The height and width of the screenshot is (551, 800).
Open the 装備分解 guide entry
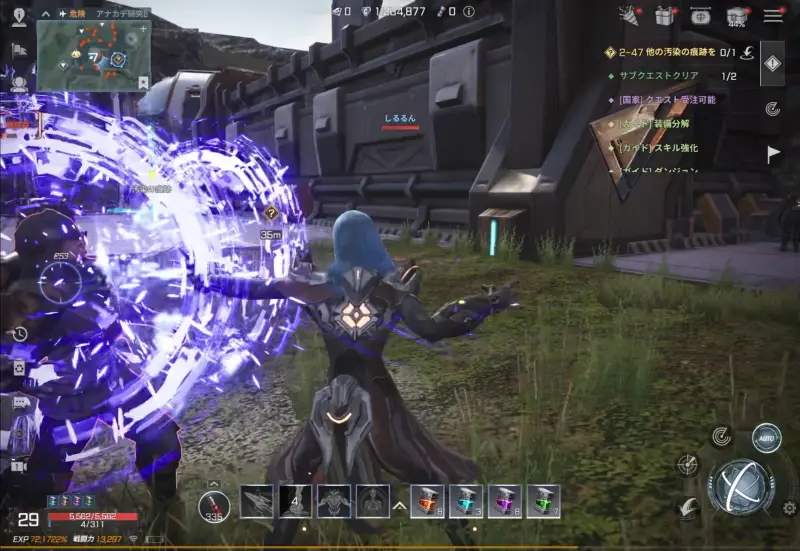point(654,124)
